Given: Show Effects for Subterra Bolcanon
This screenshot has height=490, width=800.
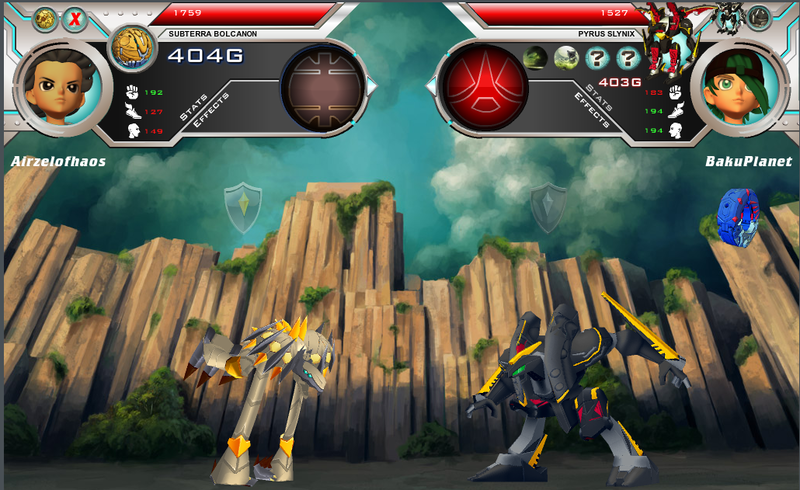Looking at the screenshot, I should [212, 108].
